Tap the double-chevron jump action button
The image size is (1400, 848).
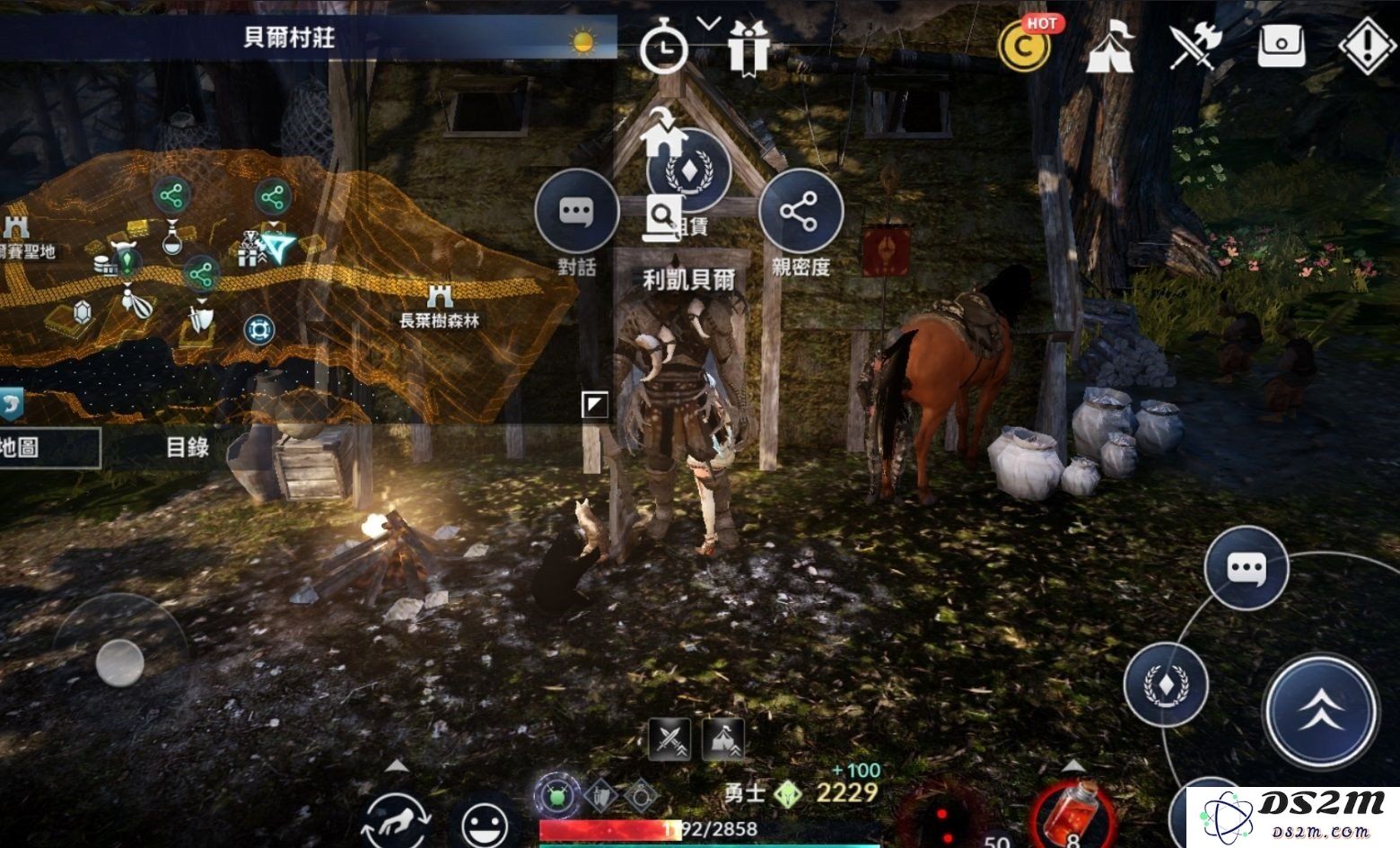pyautogui.click(x=1321, y=710)
